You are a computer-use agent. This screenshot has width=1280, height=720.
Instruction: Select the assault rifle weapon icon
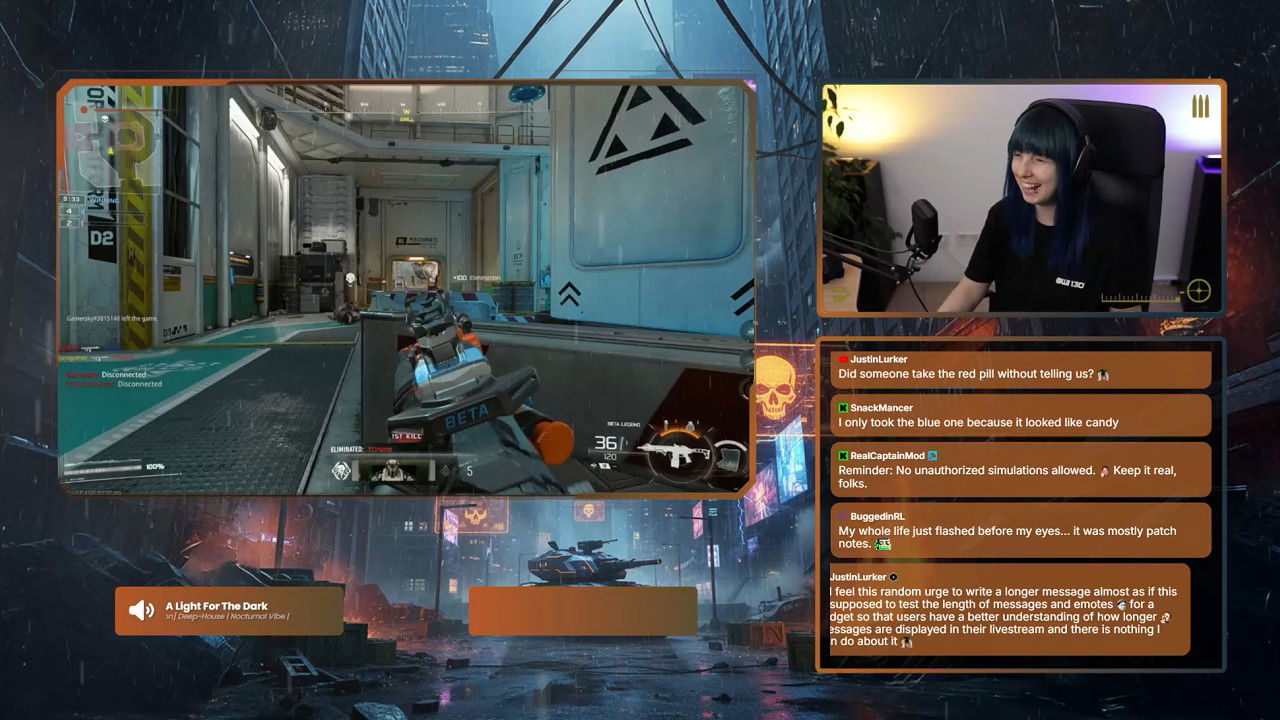[676, 455]
